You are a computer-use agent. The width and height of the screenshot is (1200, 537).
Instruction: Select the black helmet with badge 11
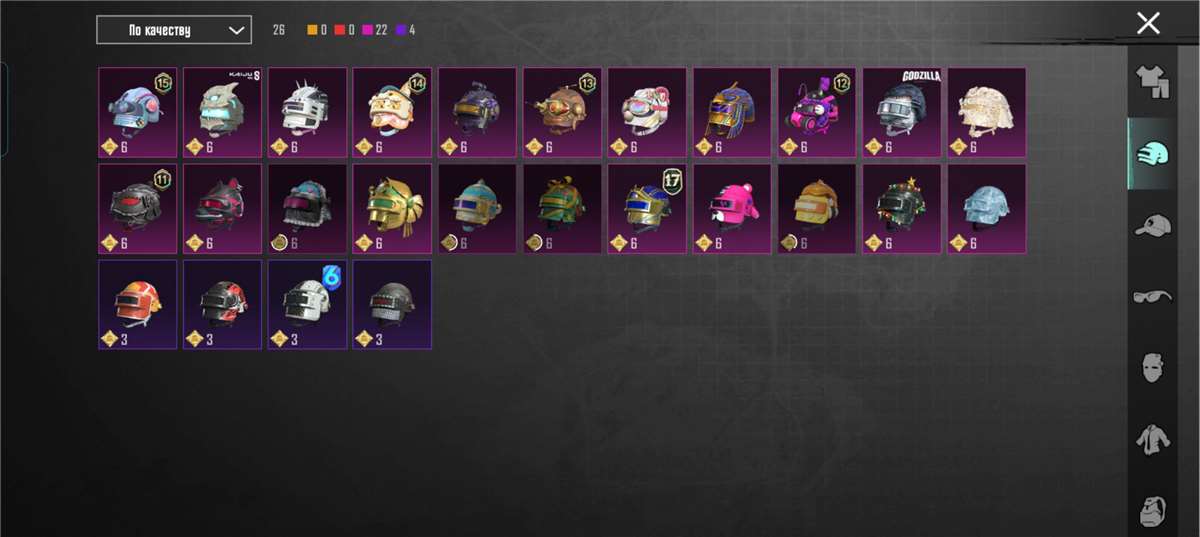(137, 208)
